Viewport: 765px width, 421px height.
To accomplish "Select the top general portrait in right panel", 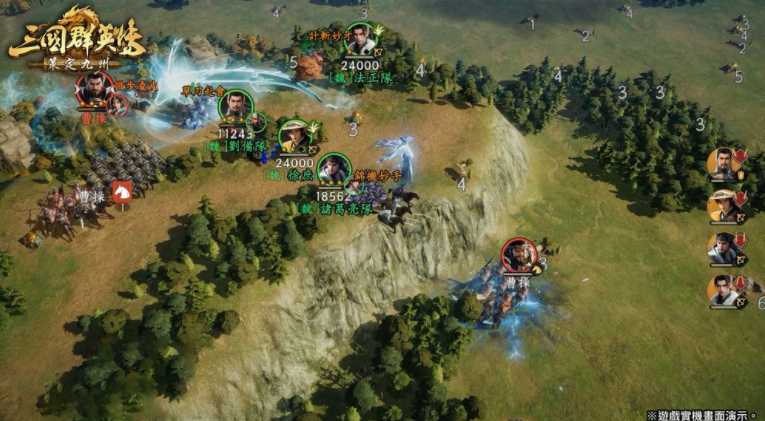I will tap(723, 164).
